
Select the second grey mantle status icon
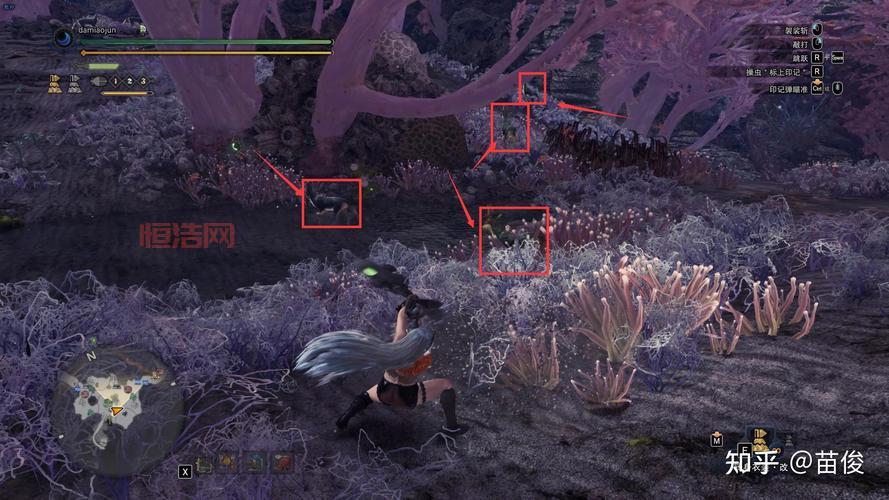point(75,84)
